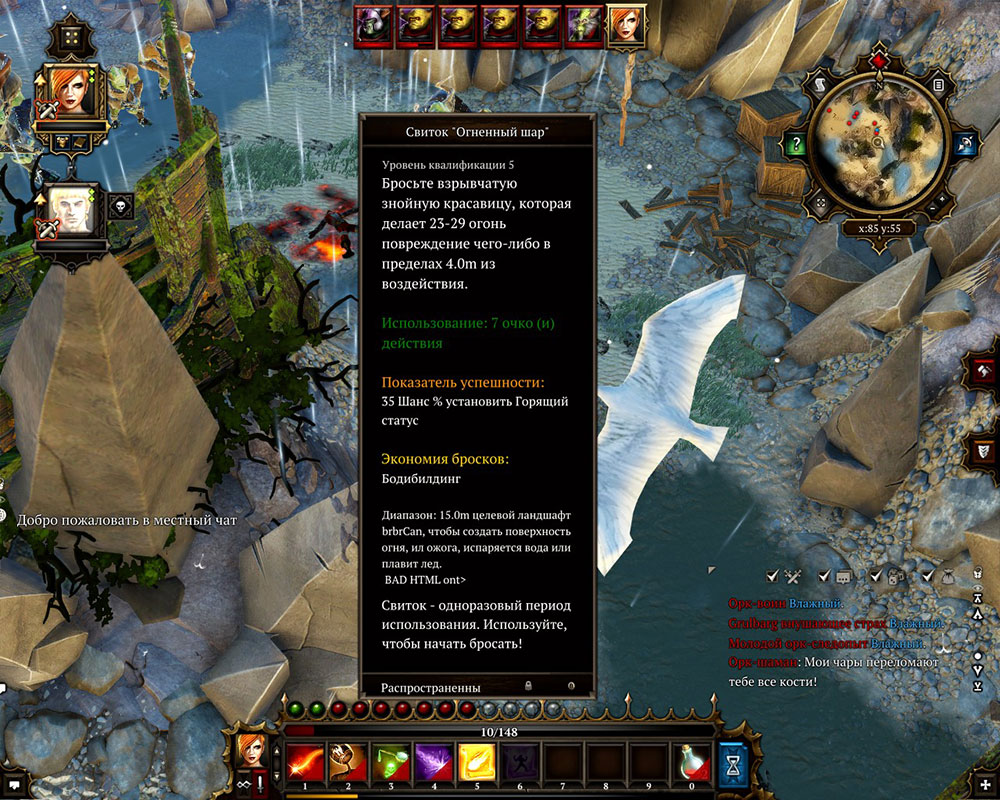Click the blue satellite dish minimap button
The height and width of the screenshot is (800, 1000).
pyautogui.click(x=964, y=144)
